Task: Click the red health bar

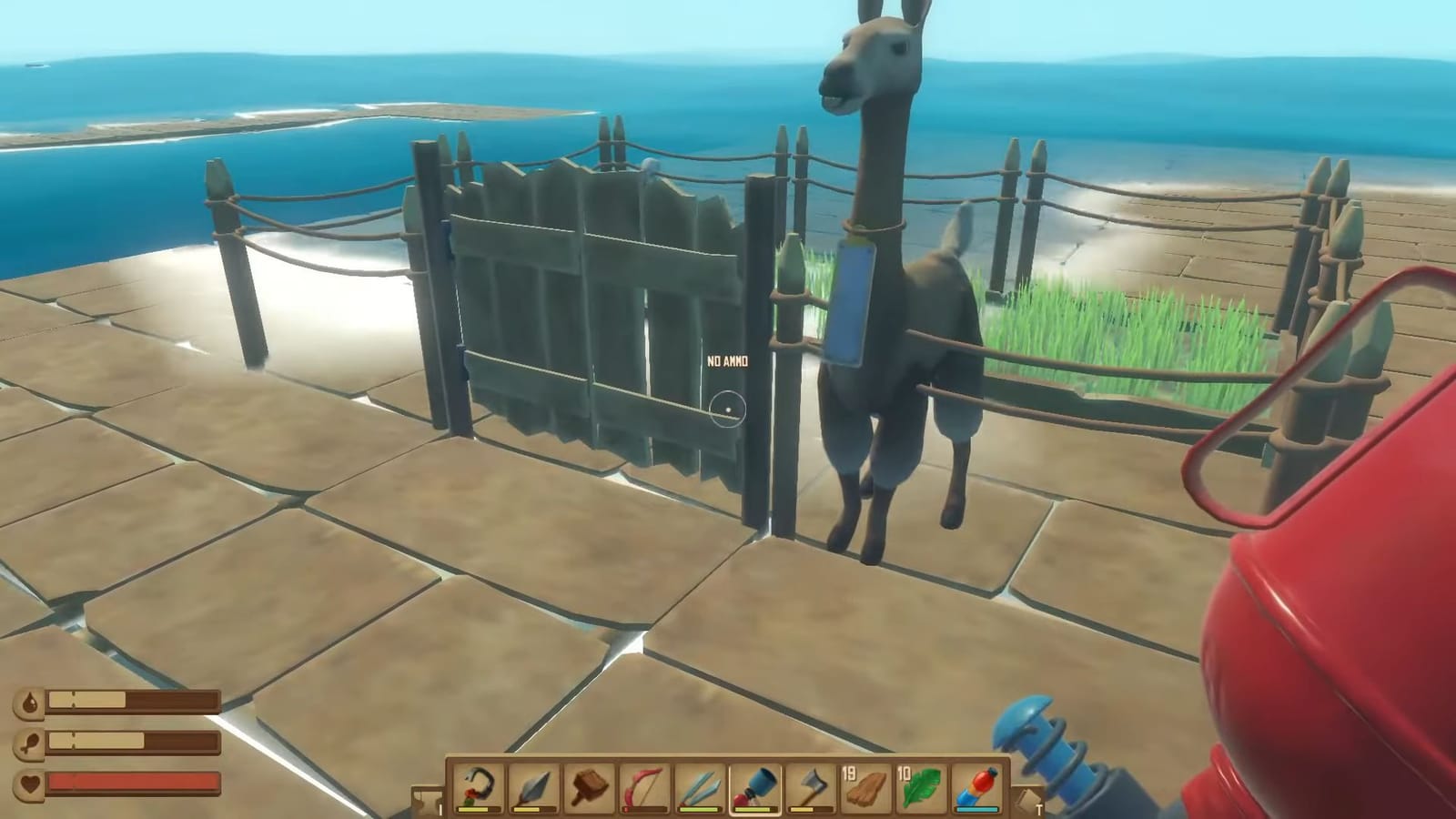Action: click(132, 781)
